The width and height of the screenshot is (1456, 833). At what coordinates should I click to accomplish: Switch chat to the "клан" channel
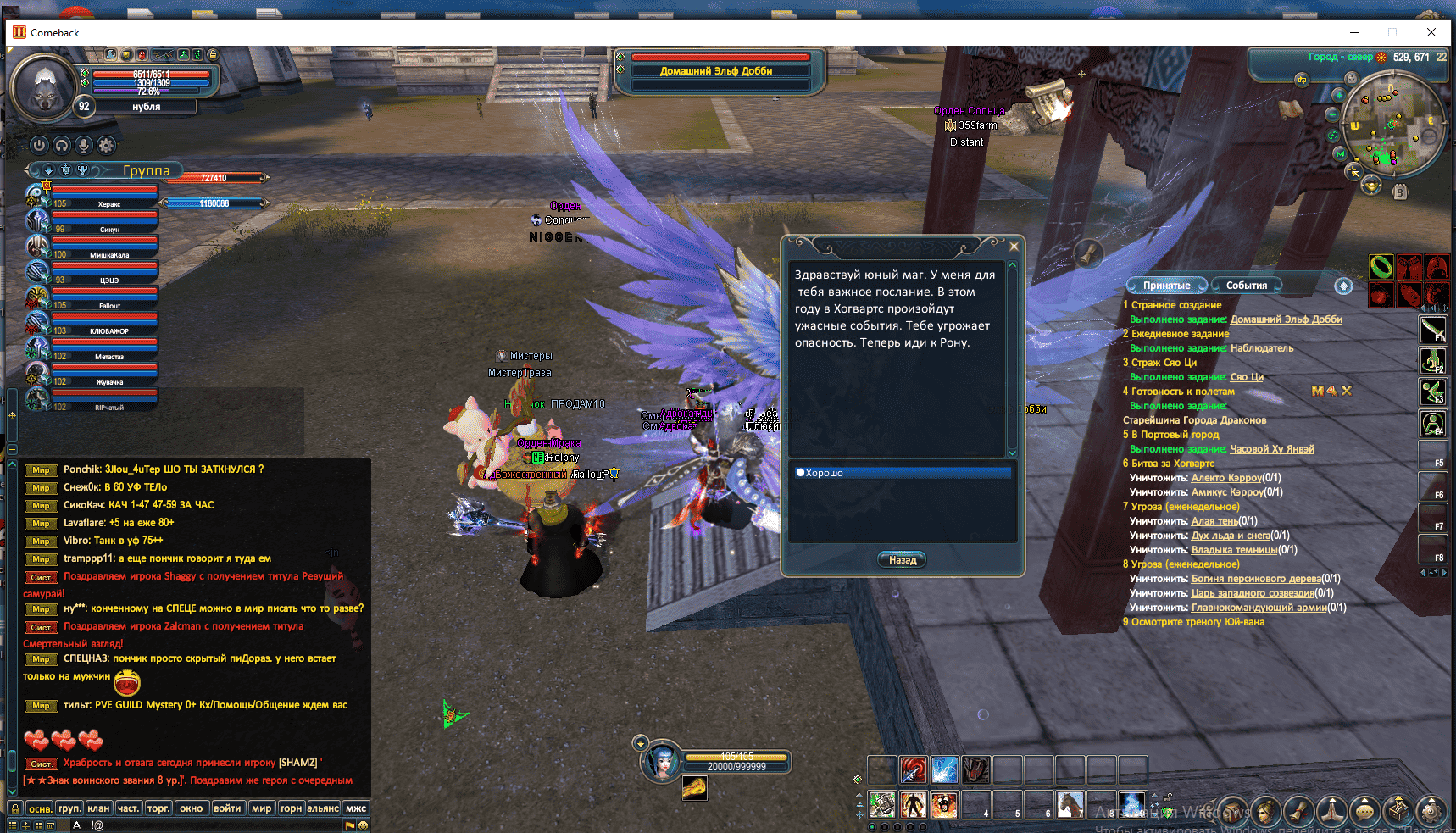point(98,808)
